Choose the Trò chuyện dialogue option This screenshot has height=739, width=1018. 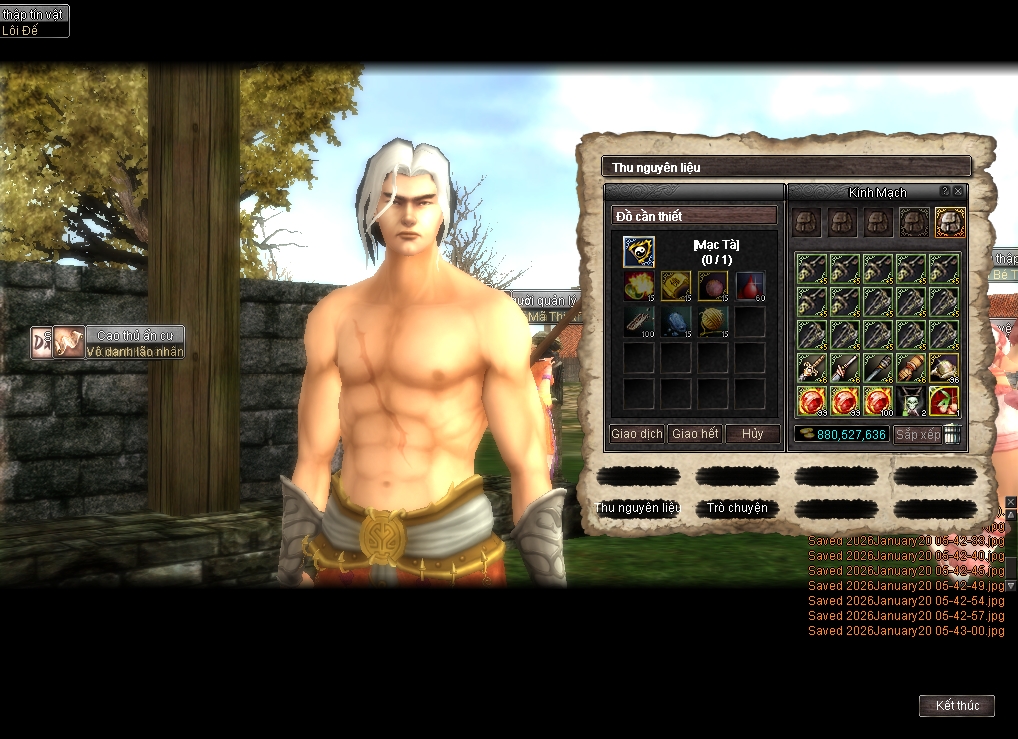click(x=737, y=508)
